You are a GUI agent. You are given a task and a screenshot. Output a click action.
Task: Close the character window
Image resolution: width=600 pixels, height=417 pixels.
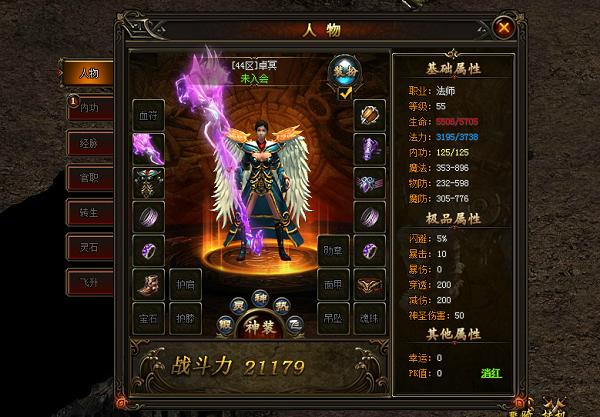tap(505, 56)
